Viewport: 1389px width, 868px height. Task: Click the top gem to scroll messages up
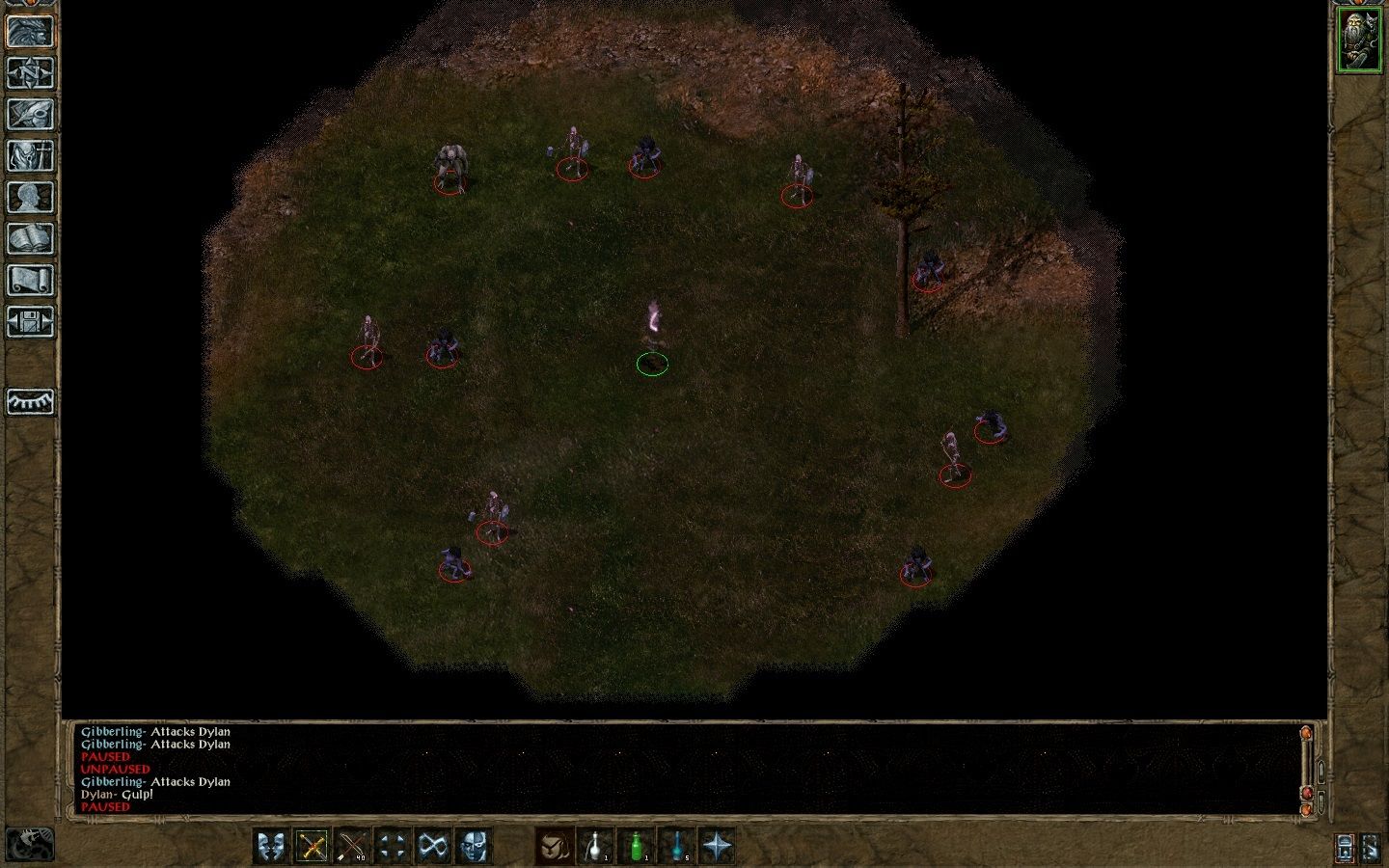pos(1305,733)
